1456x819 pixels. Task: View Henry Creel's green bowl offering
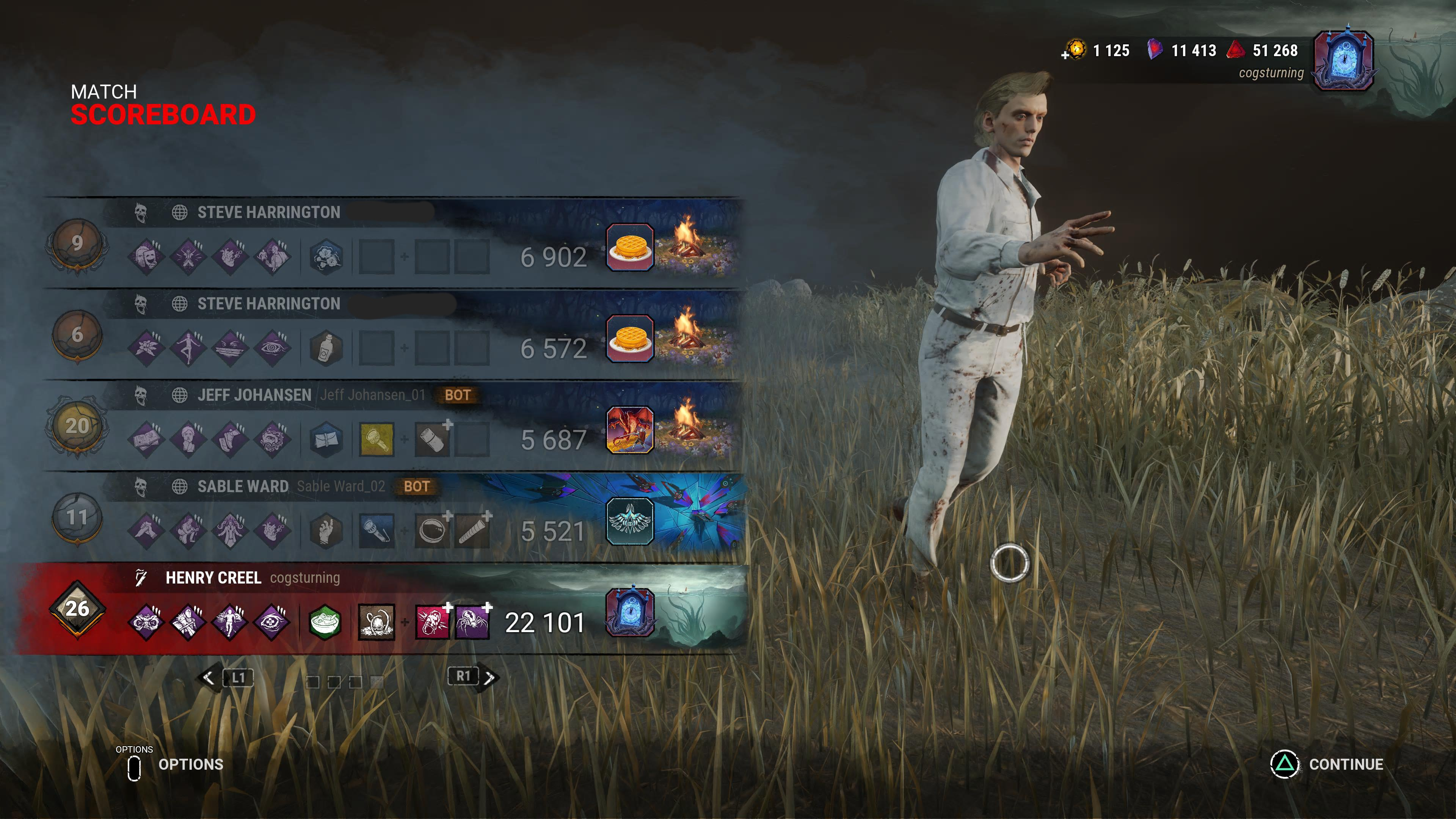point(326,622)
